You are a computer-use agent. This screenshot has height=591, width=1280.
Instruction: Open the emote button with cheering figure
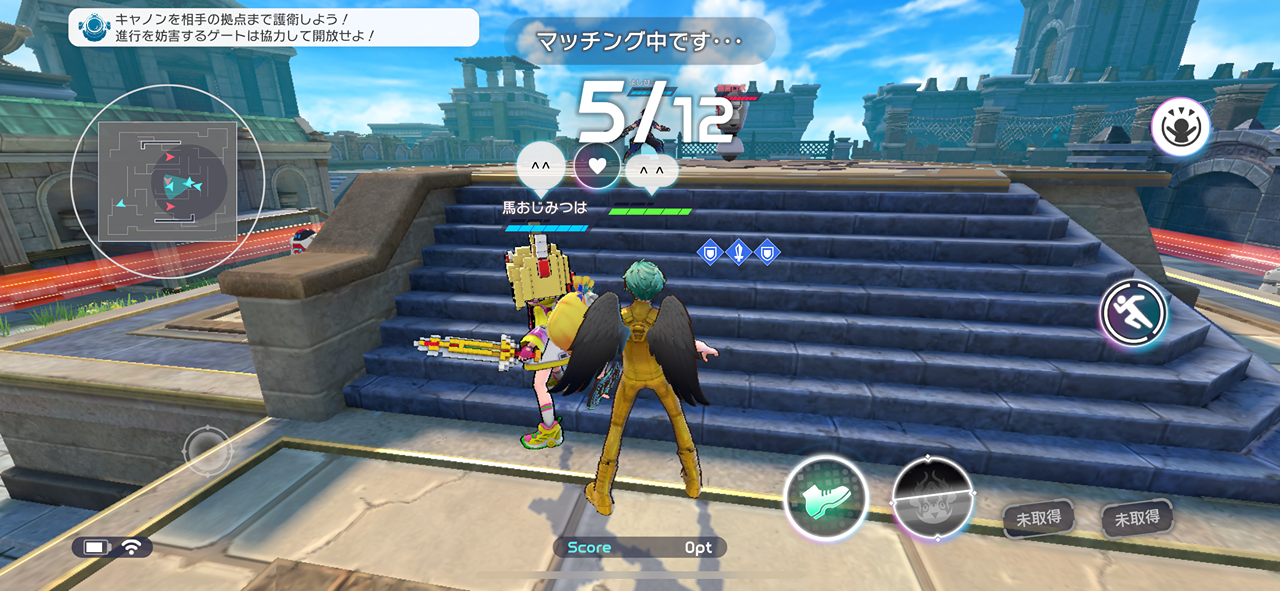click(1180, 127)
